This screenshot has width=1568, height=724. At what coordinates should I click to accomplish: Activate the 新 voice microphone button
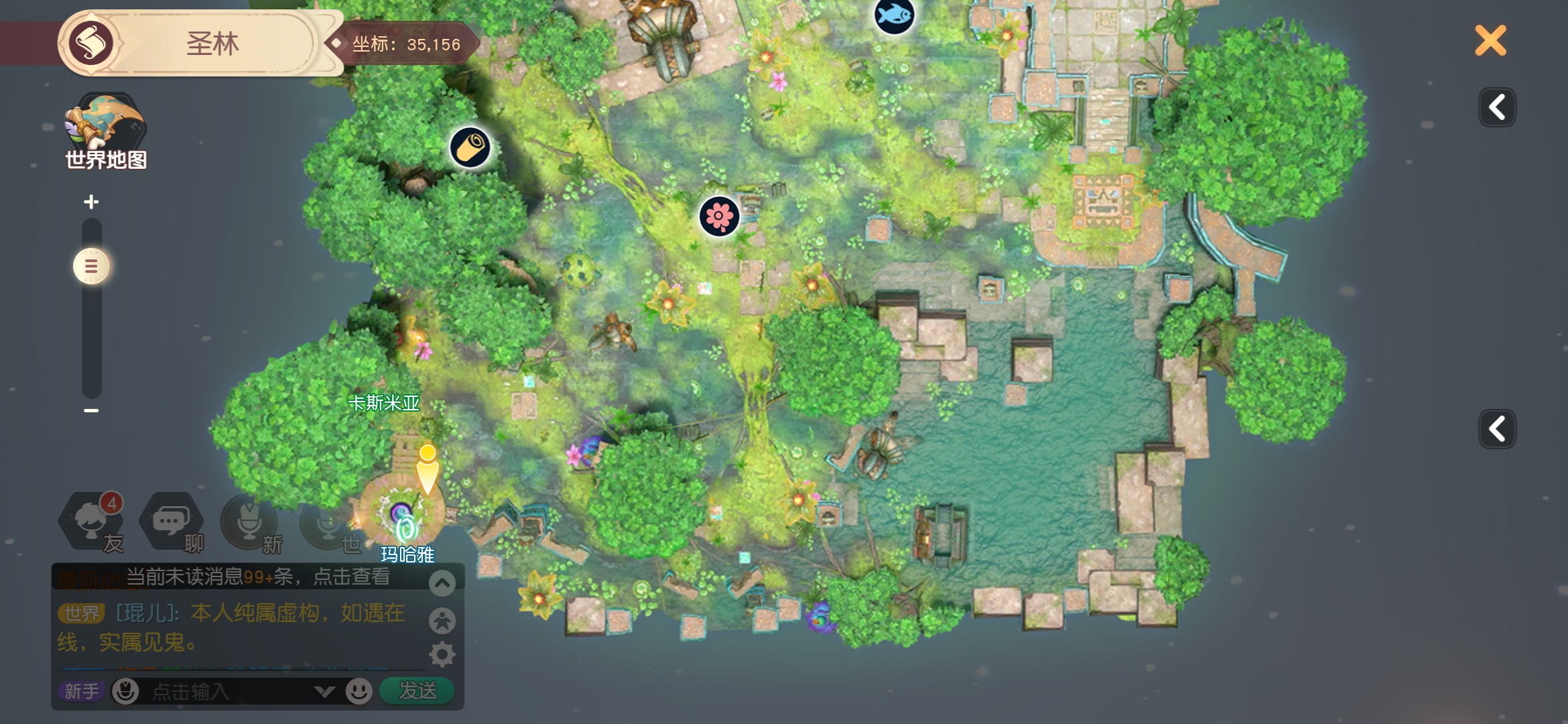(x=251, y=524)
